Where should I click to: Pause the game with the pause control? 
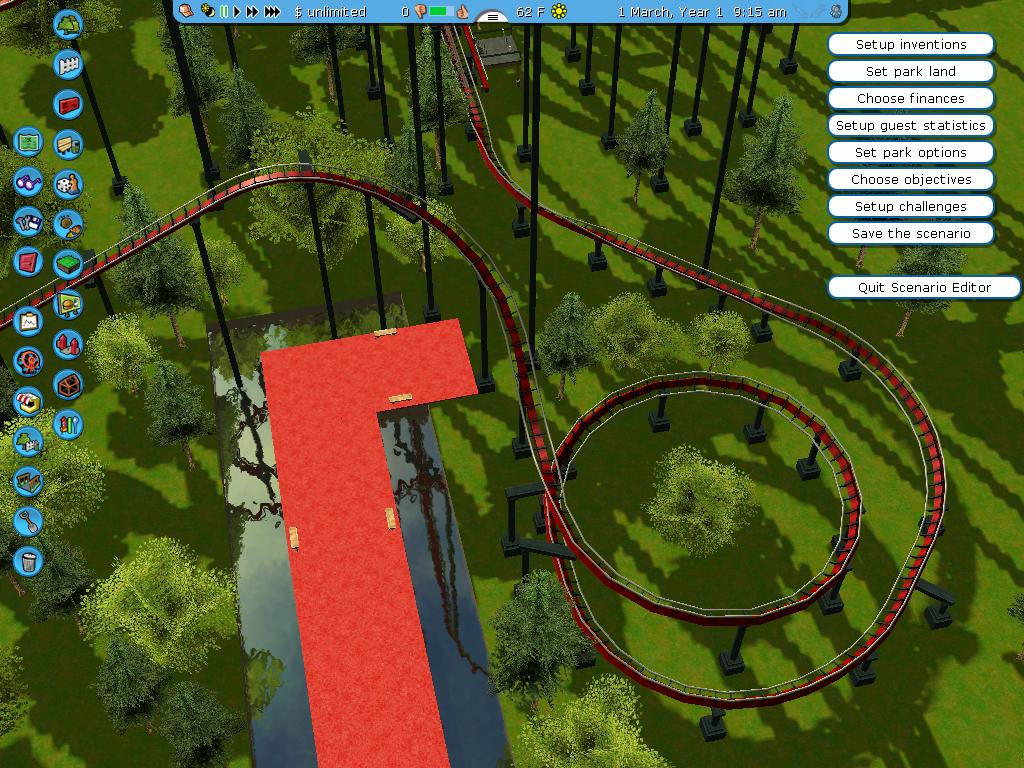pyautogui.click(x=224, y=12)
